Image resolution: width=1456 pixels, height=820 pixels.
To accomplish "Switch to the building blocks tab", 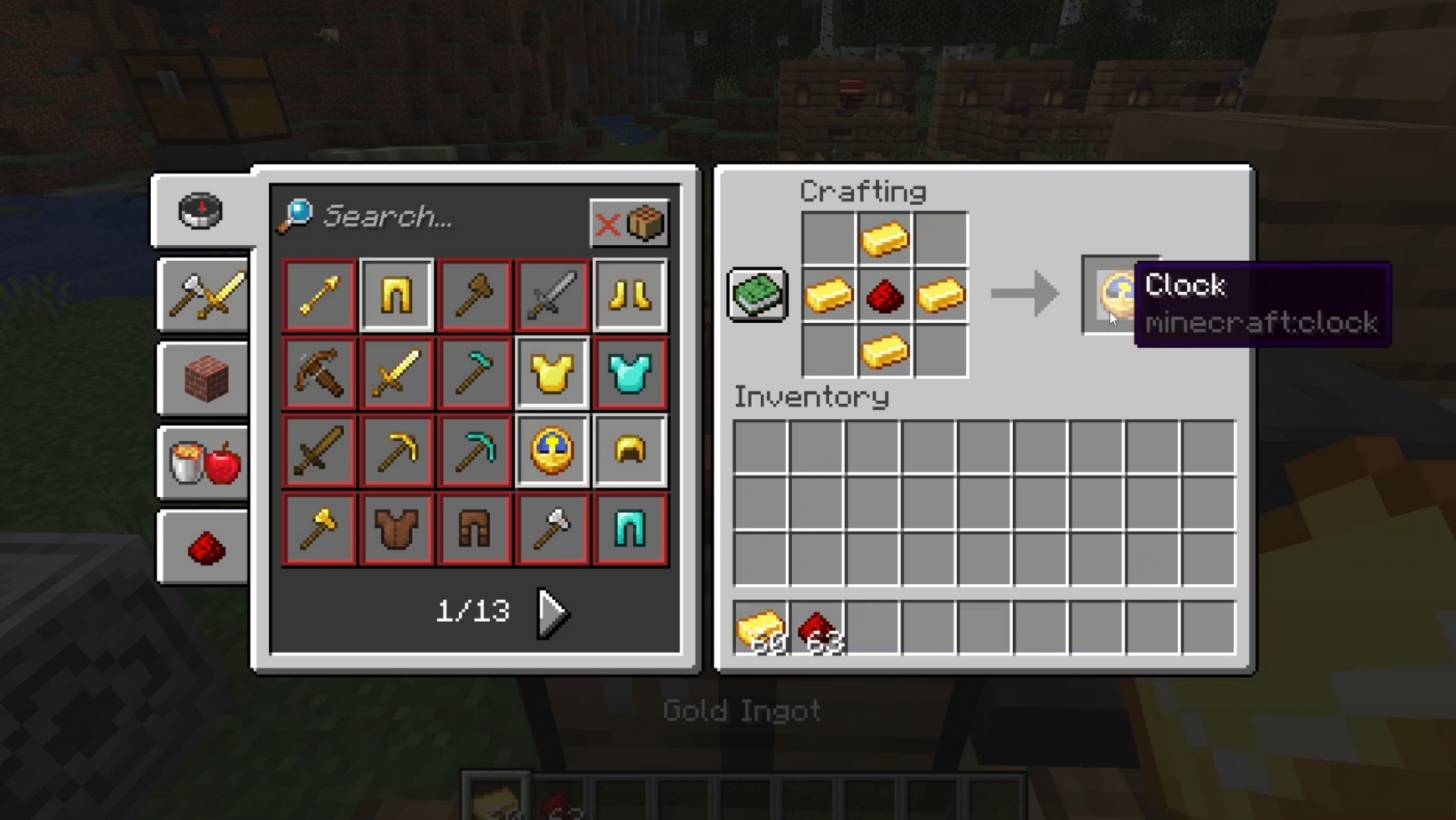I will [x=203, y=379].
